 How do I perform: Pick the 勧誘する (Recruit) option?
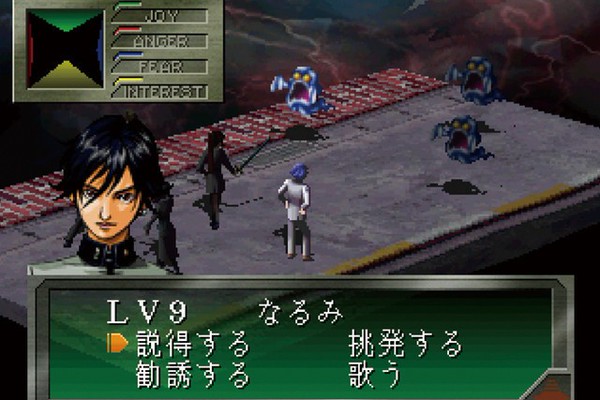[x=192, y=376]
